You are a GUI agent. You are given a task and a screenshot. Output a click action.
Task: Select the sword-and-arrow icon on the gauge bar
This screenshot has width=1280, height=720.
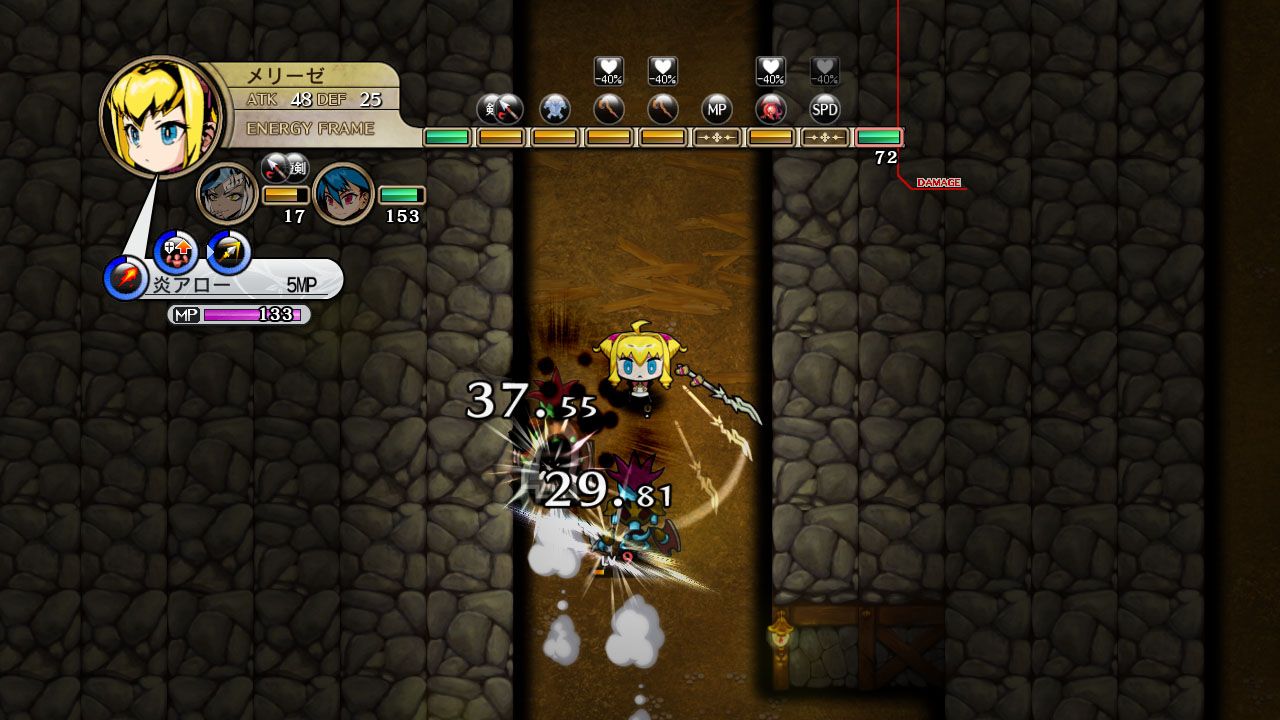(500, 111)
